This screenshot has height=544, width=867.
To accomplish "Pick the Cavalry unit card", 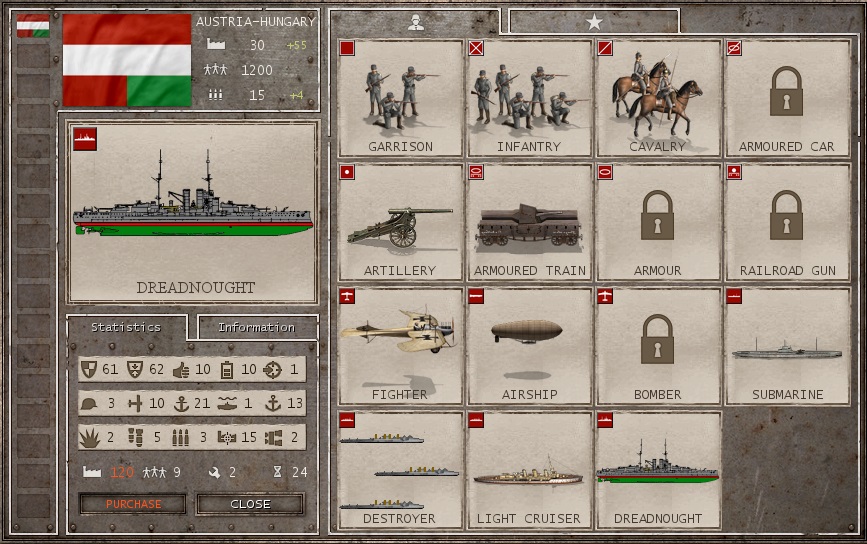I will coord(658,98).
